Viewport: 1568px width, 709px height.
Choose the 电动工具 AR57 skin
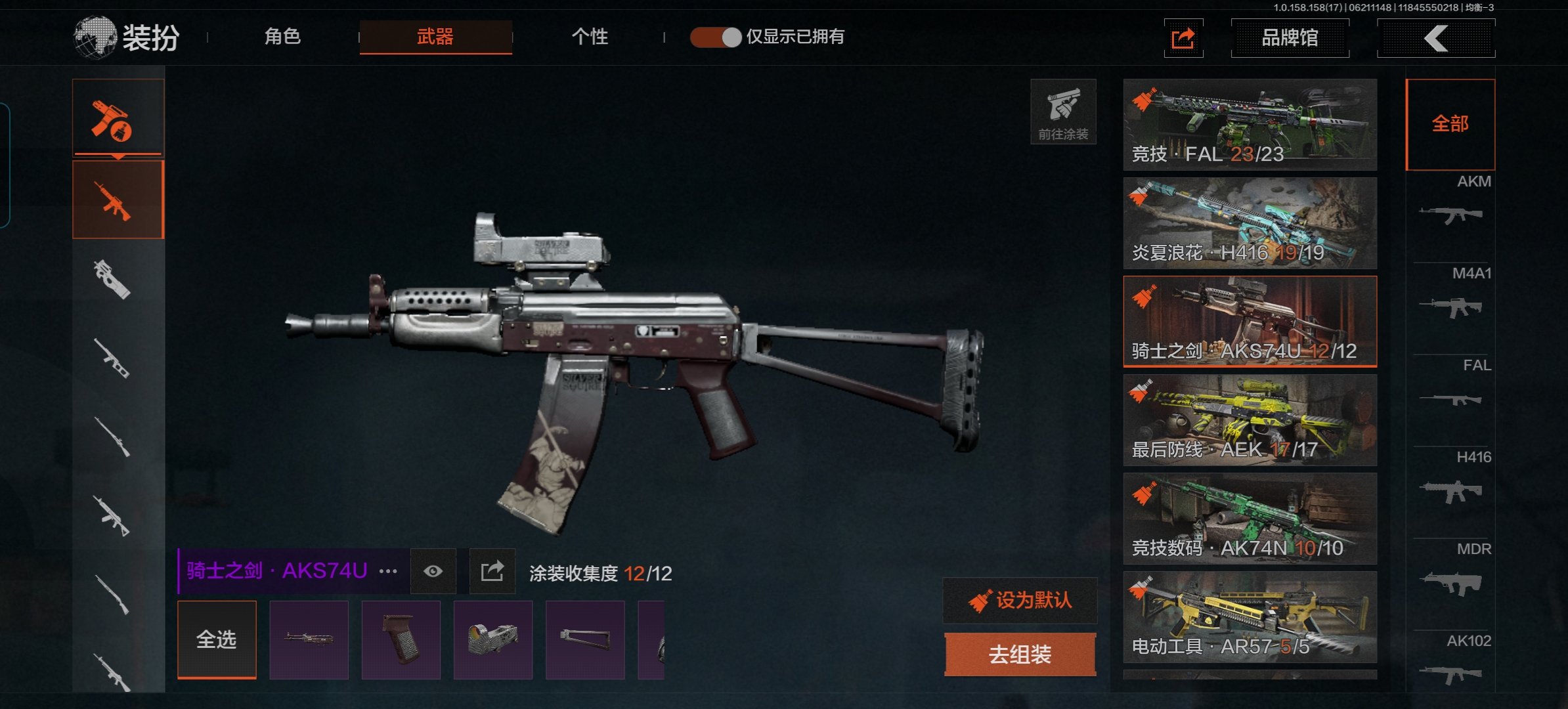coord(1250,617)
